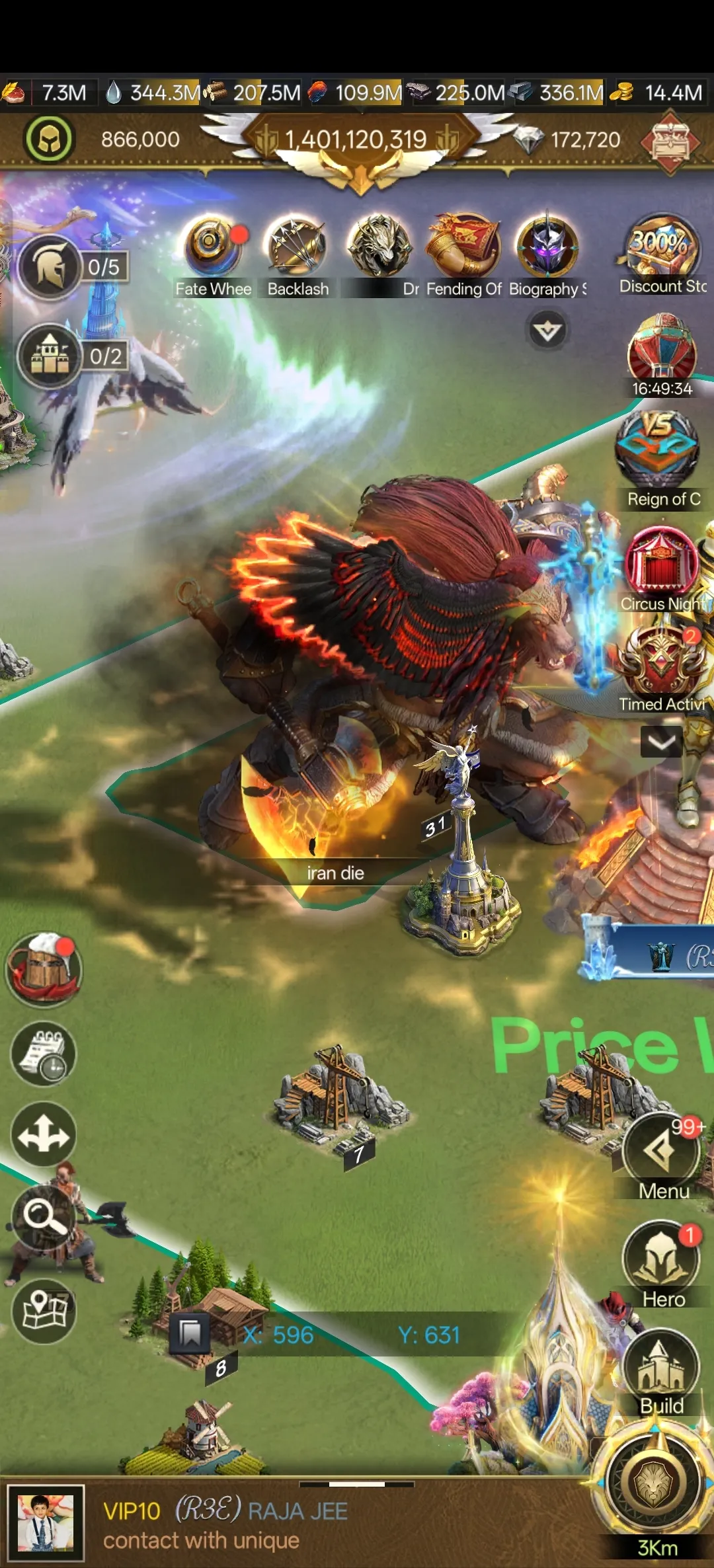
Task: Open the Menu button
Action: pos(660,1152)
